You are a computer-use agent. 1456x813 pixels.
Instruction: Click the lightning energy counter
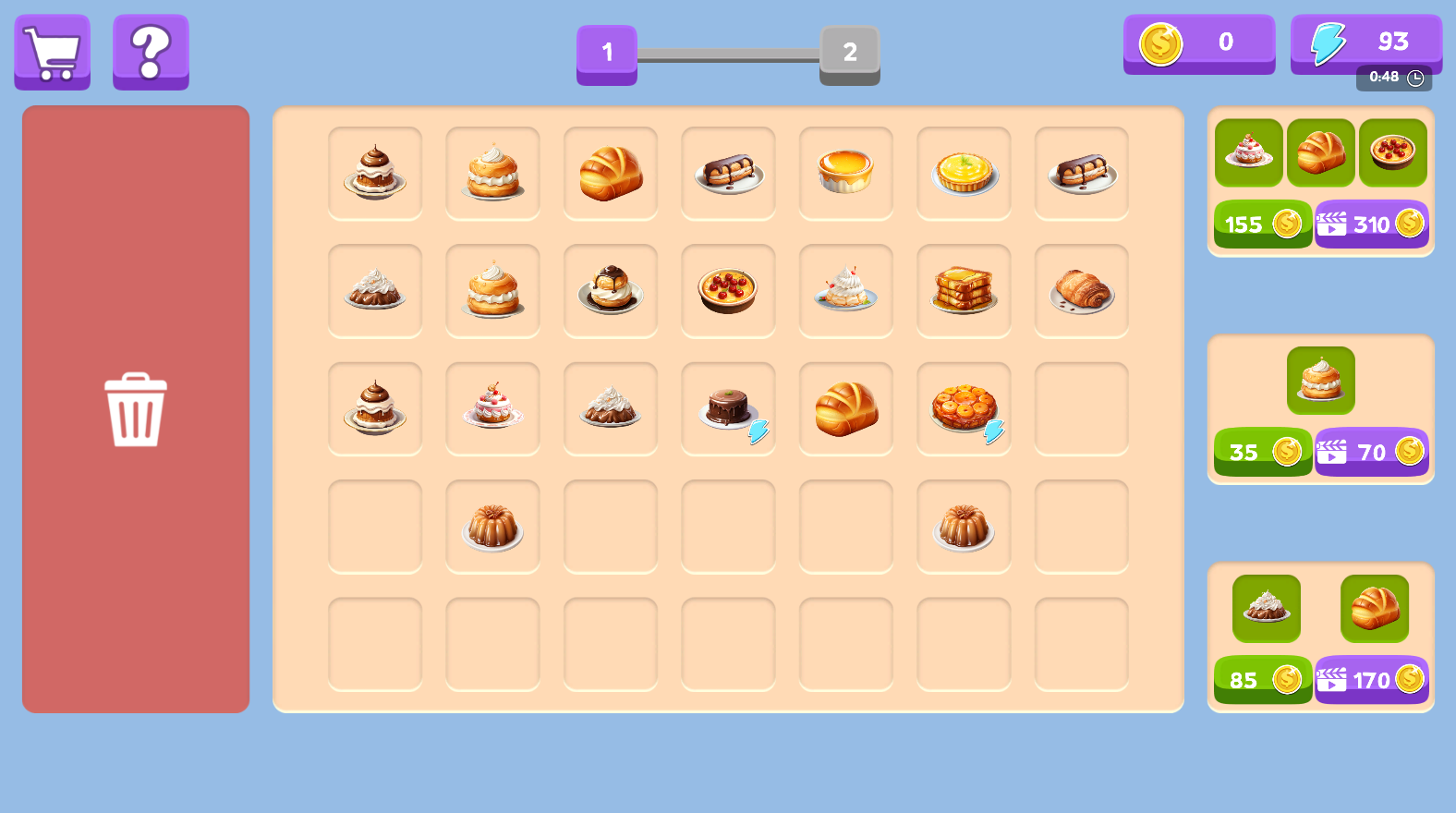click(1366, 42)
